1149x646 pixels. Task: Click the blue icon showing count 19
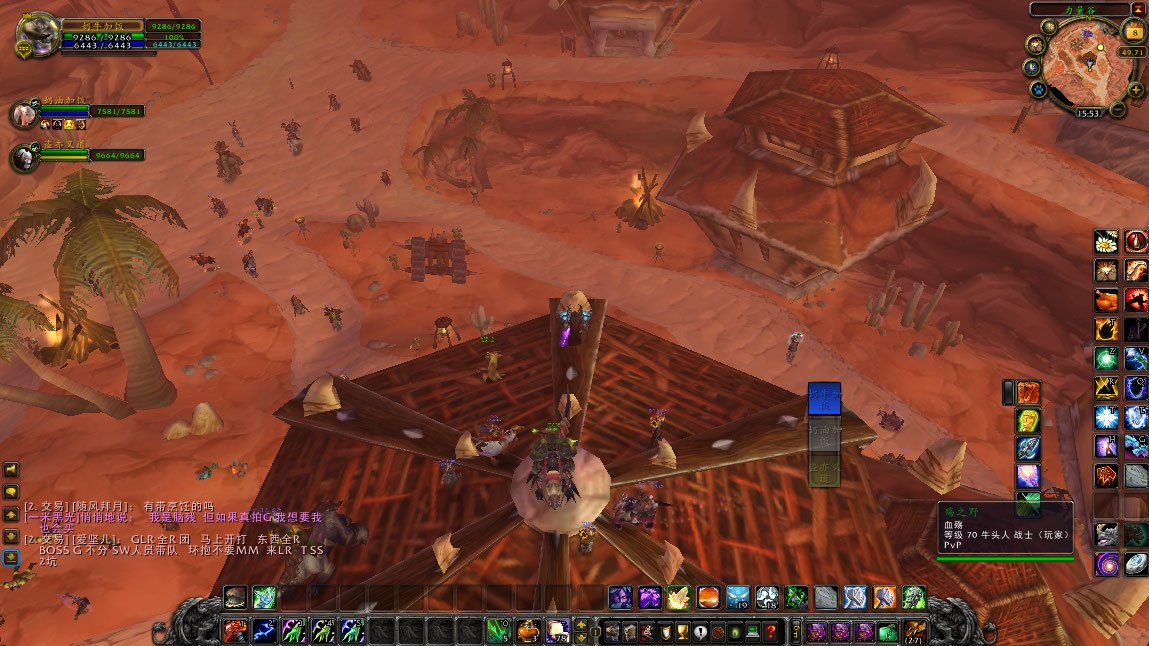point(738,598)
